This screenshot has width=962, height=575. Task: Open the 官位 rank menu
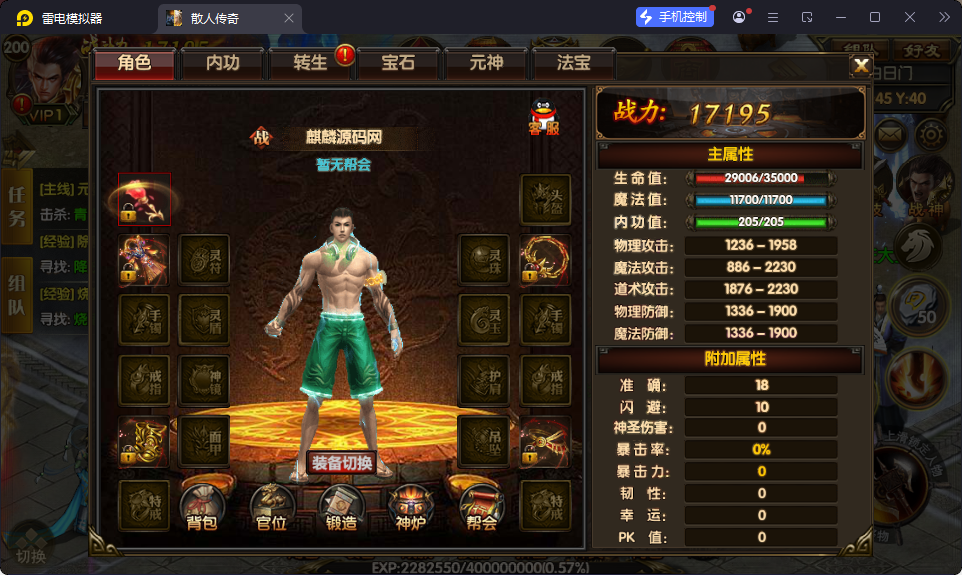(272, 506)
